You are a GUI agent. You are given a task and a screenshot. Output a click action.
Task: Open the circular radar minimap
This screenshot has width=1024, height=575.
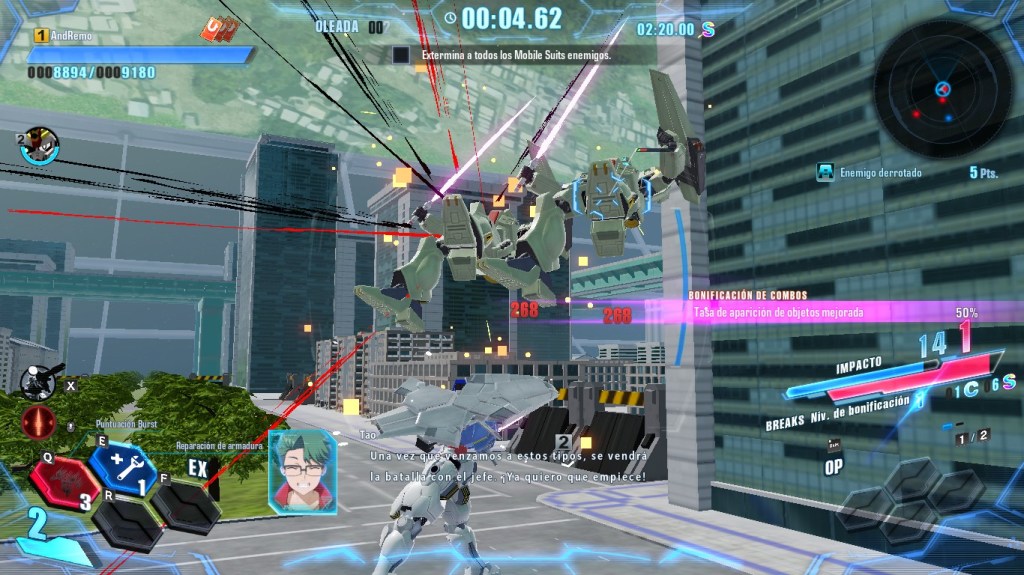[x=943, y=91]
